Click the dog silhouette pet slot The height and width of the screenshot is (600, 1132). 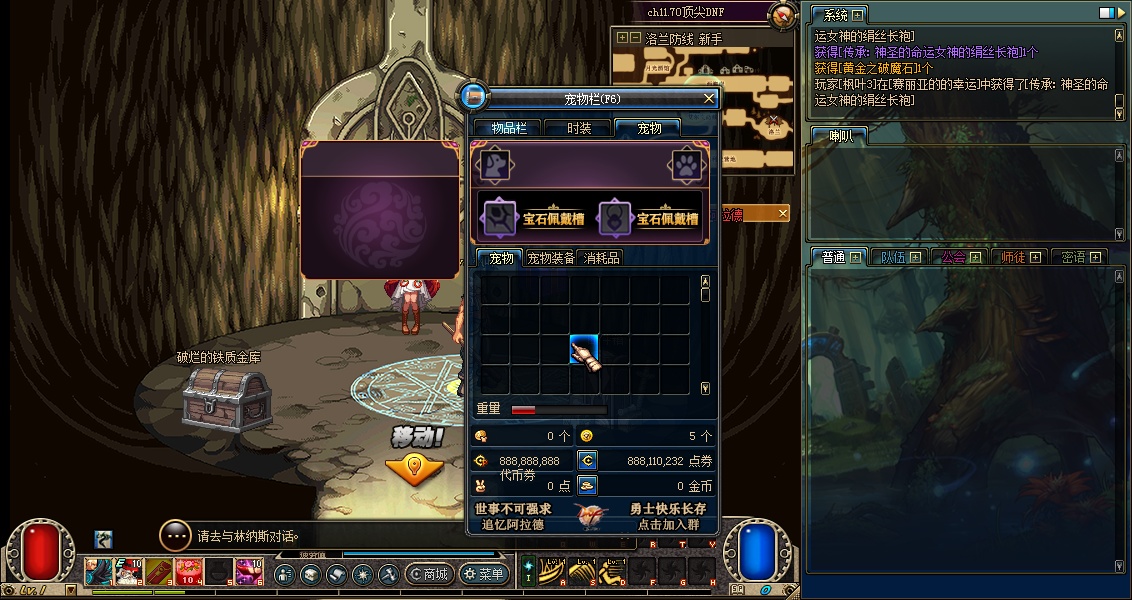click(x=494, y=165)
